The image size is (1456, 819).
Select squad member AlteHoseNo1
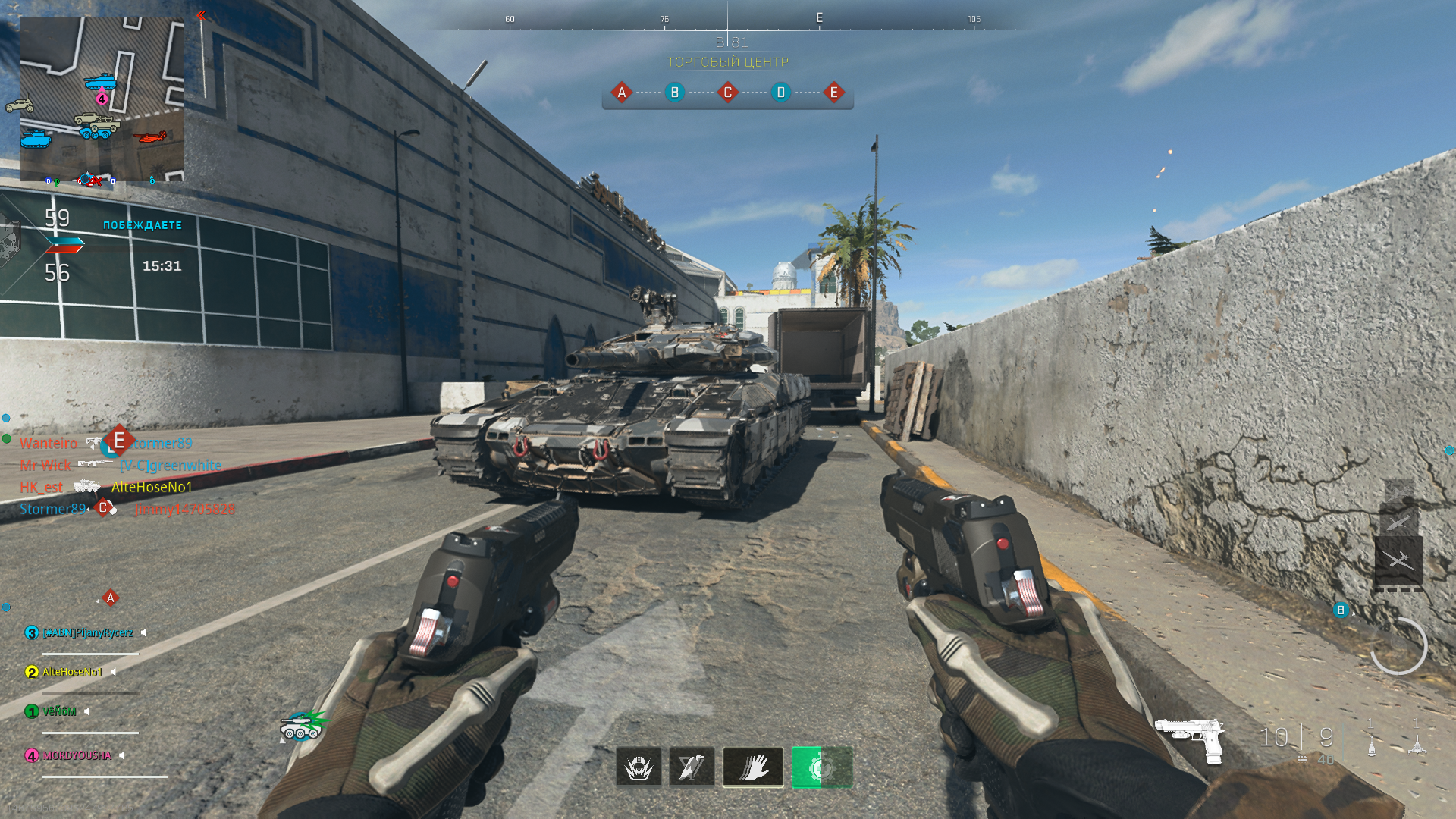(71, 672)
